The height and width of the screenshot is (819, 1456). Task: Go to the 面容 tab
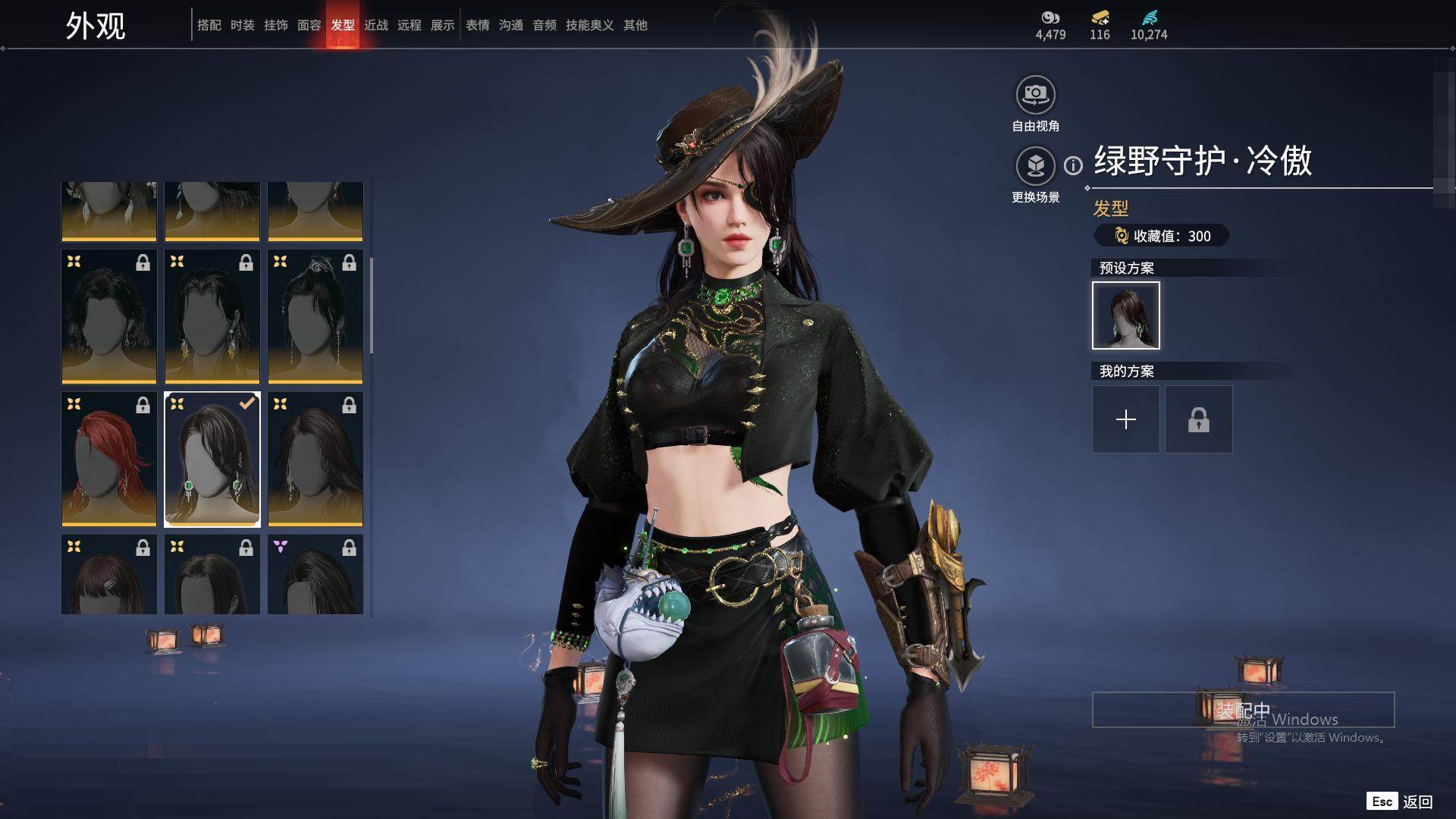pos(309,25)
